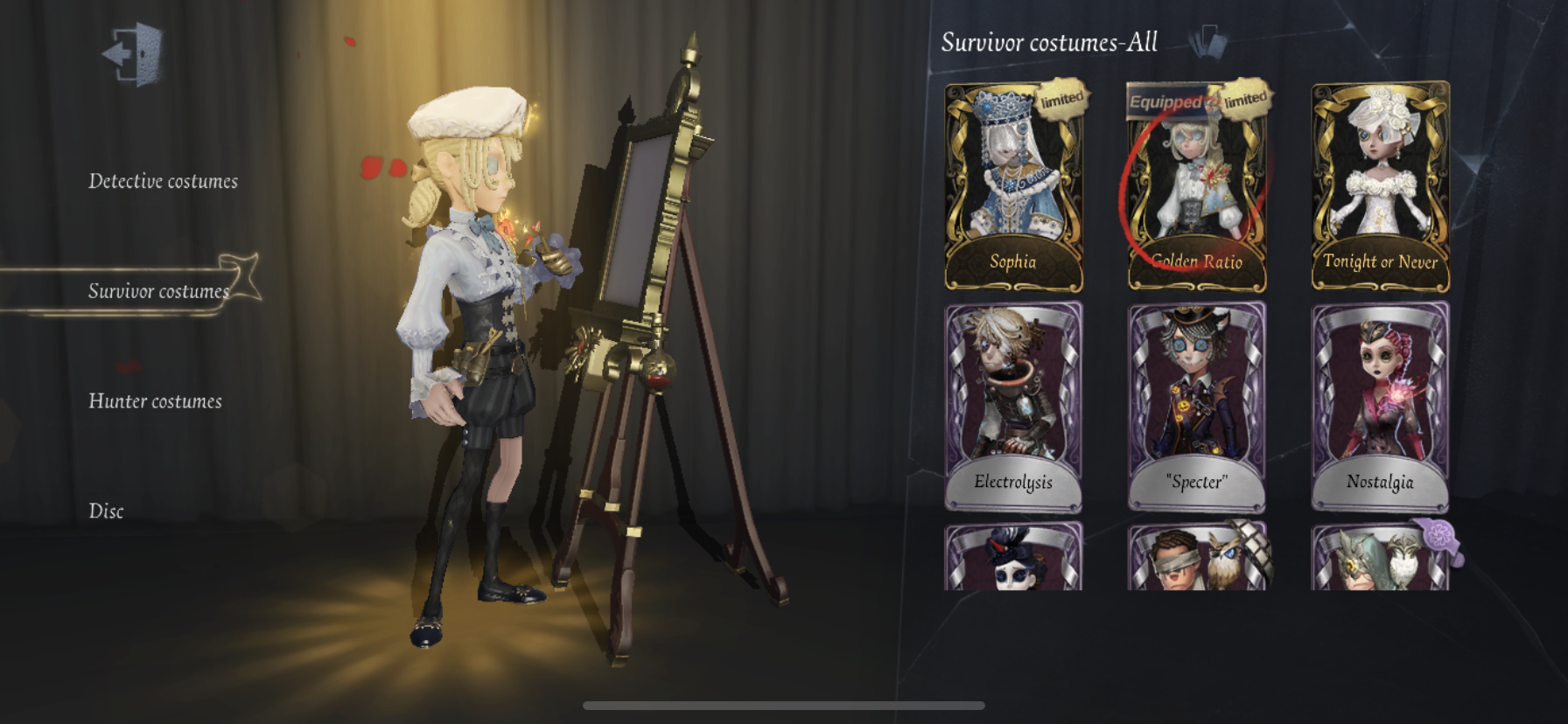Show the Disc category
The width and height of the screenshot is (1568, 724).
[106, 512]
